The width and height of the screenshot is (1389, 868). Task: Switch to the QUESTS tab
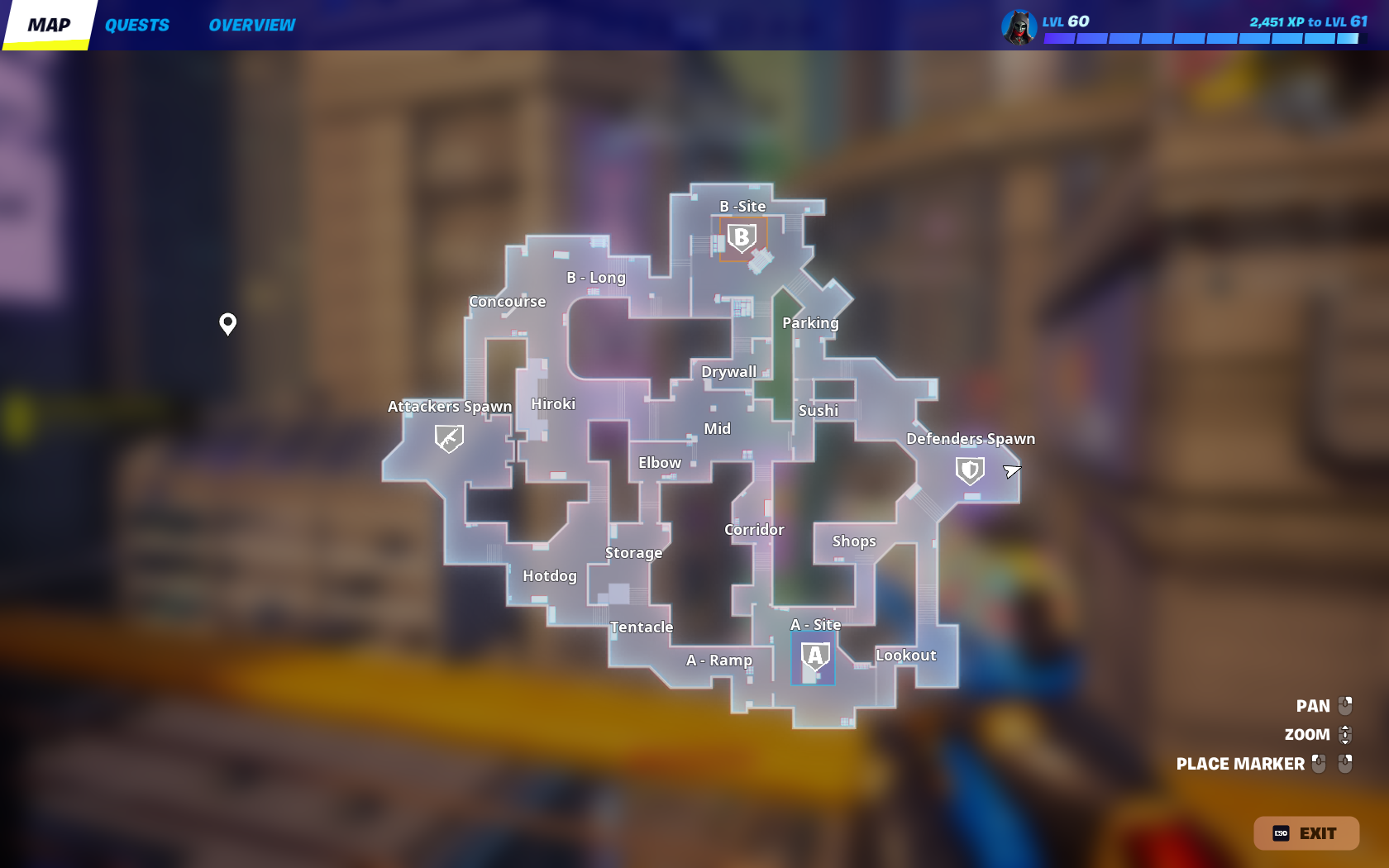point(136,25)
